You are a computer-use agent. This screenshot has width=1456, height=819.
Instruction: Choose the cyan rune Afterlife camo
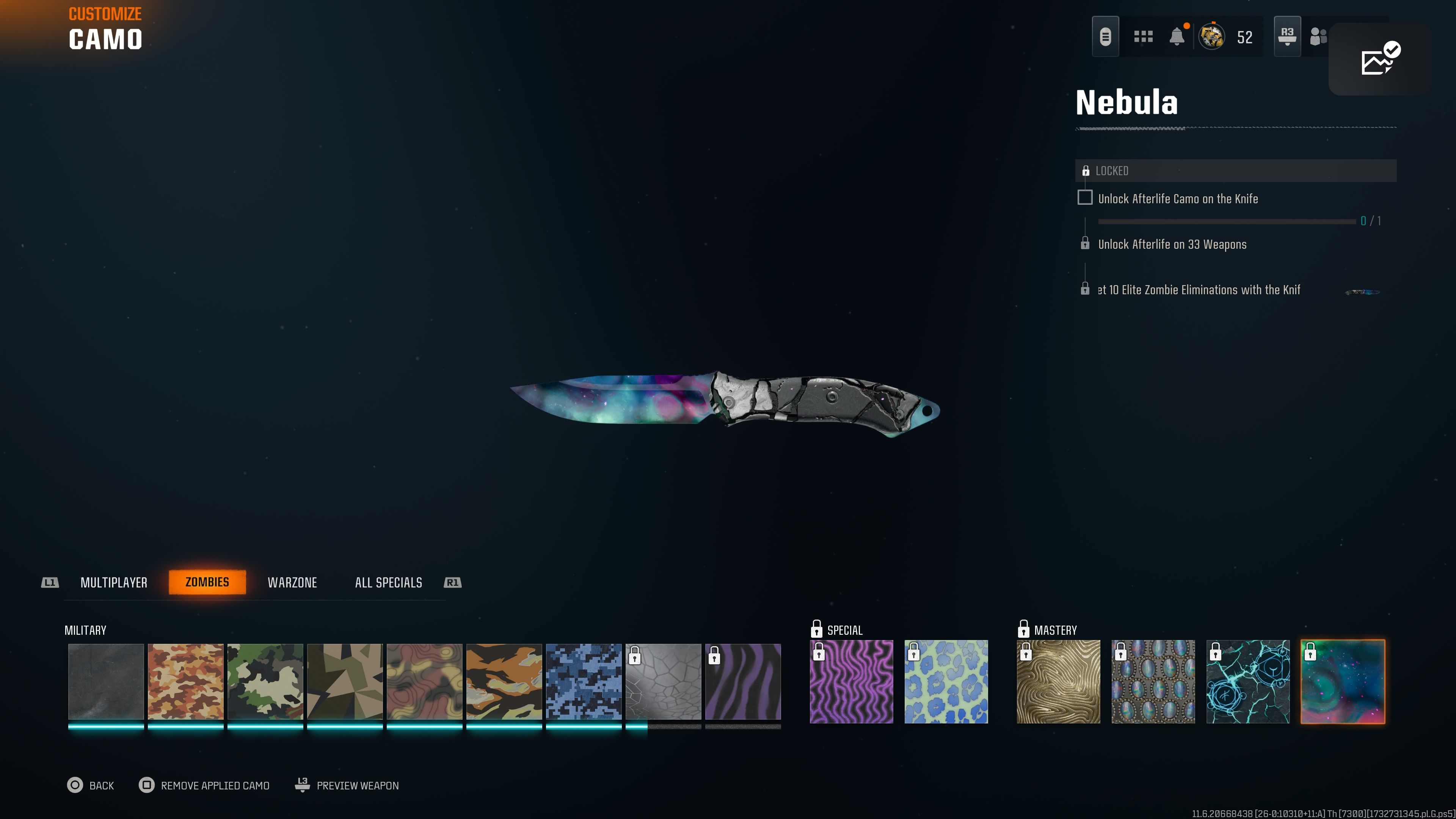1248,681
